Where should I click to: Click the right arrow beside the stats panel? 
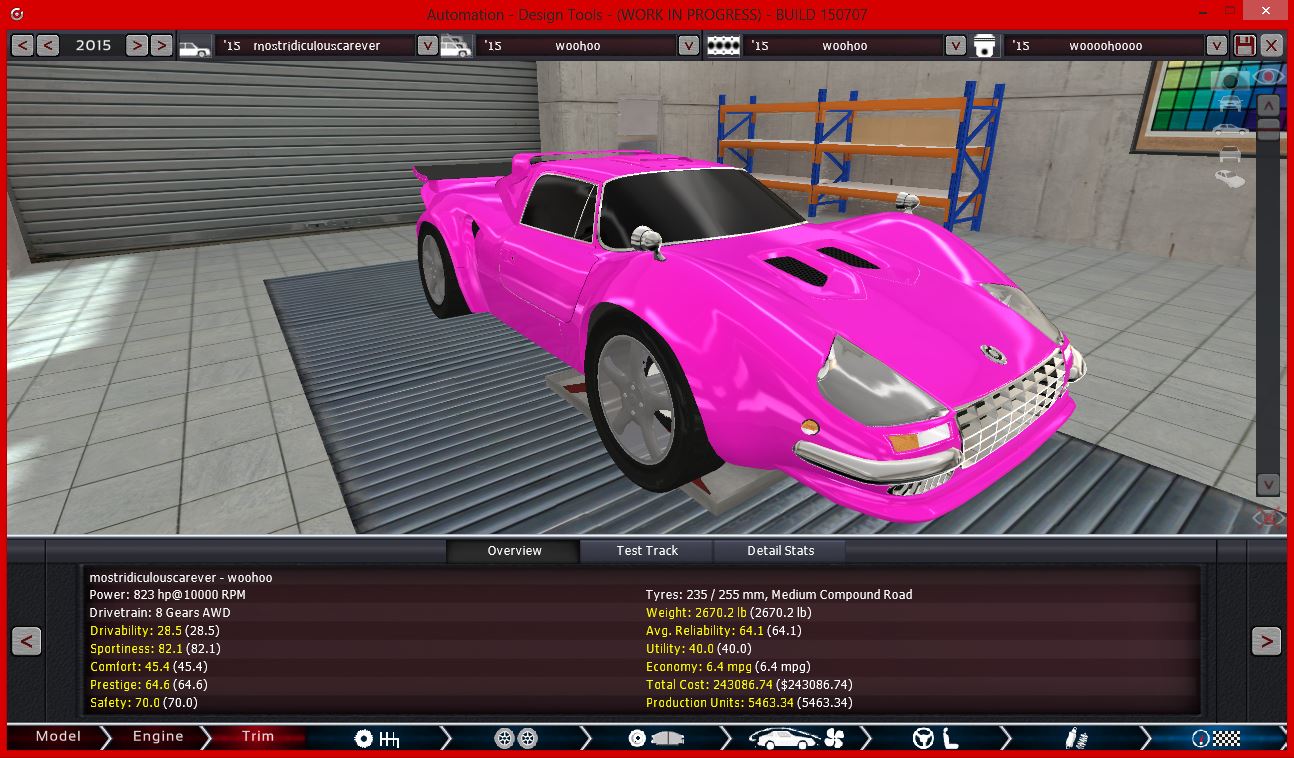click(x=1266, y=640)
